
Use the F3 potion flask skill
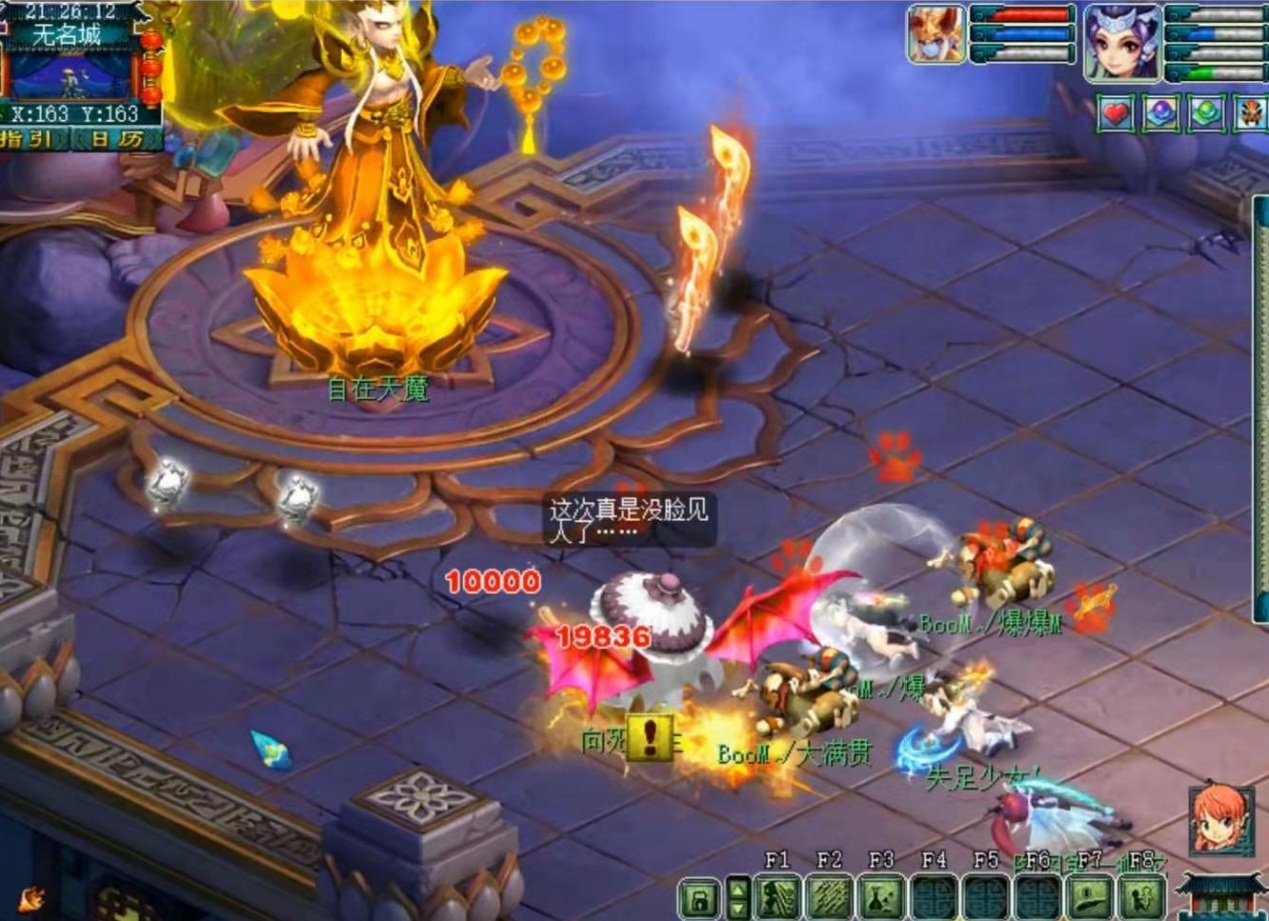881,897
